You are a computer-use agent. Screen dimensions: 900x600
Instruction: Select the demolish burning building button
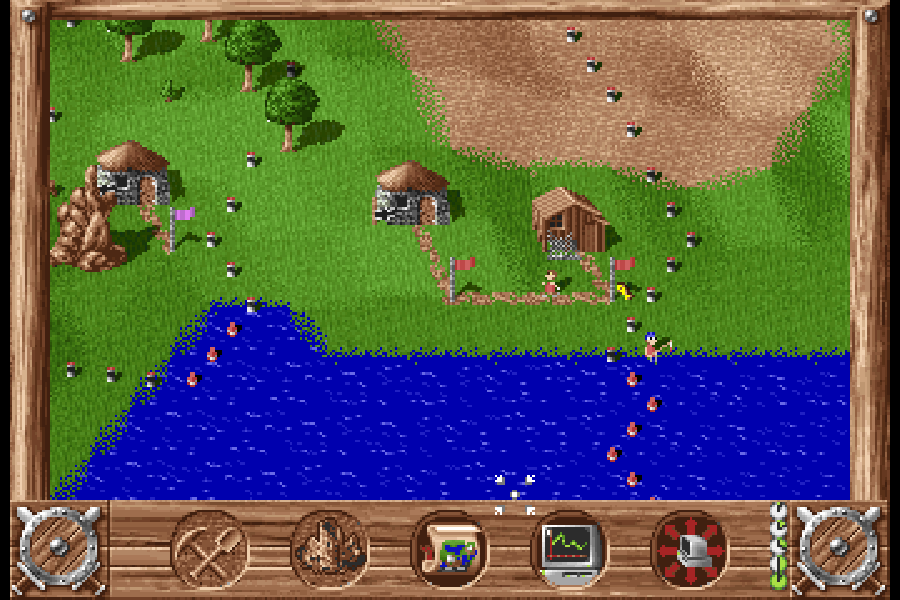coord(330,549)
